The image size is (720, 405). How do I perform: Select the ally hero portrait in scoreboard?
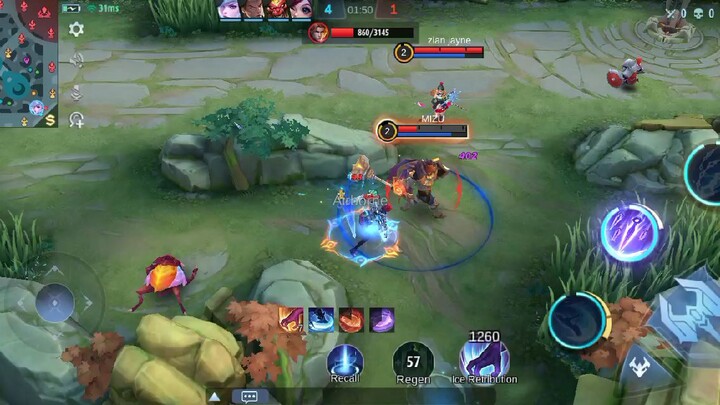point(230,10)
